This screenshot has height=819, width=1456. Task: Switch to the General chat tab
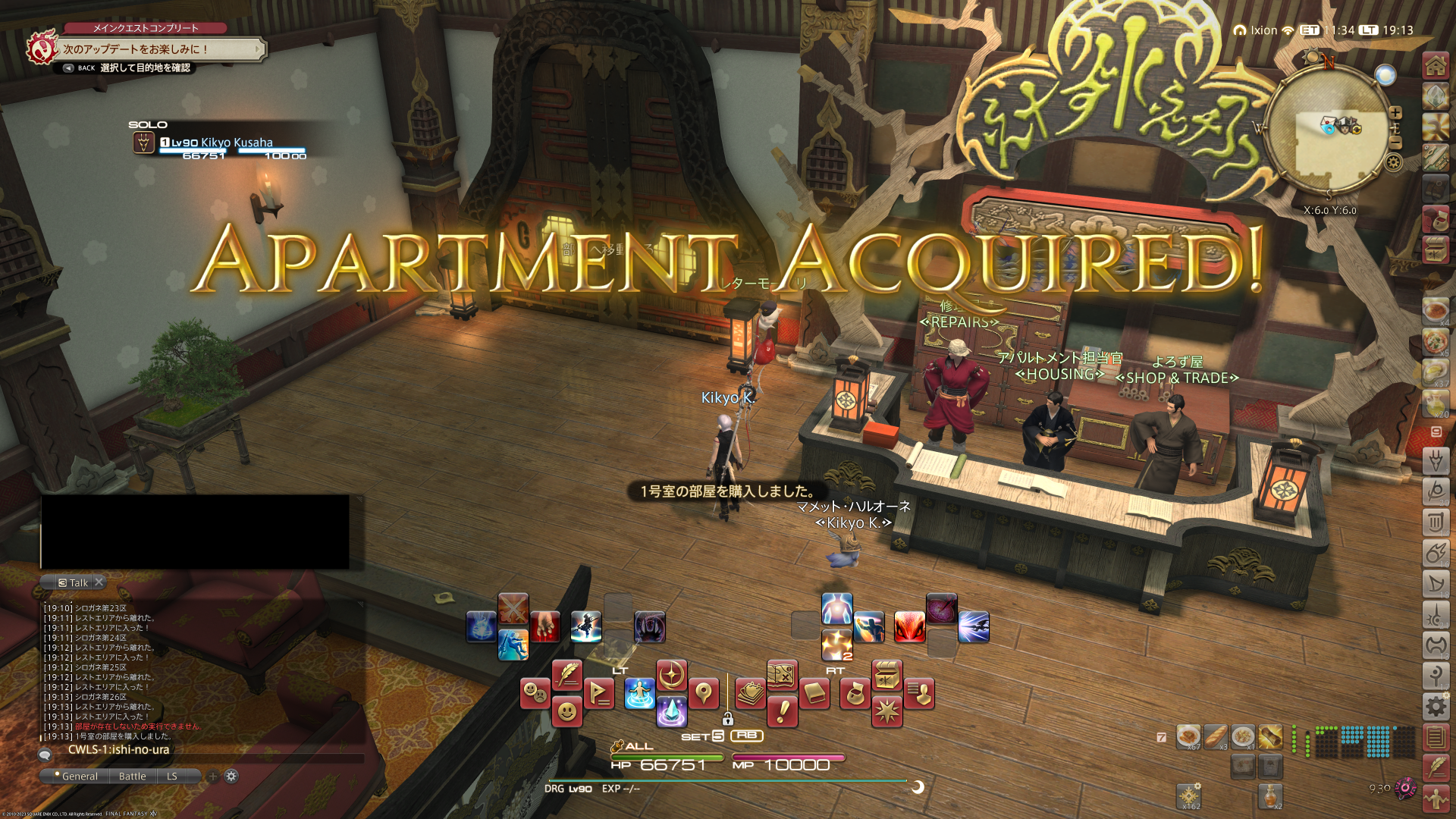(x=79, y=777)
